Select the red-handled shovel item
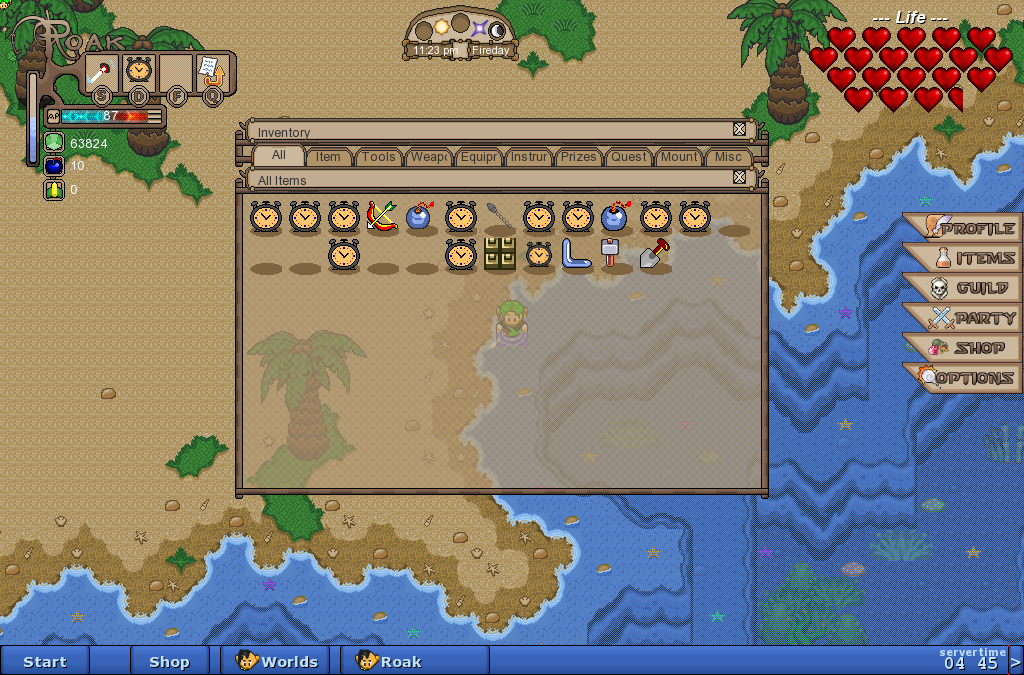This screenshot has width=1024, height=675. (x=655, y=254)
